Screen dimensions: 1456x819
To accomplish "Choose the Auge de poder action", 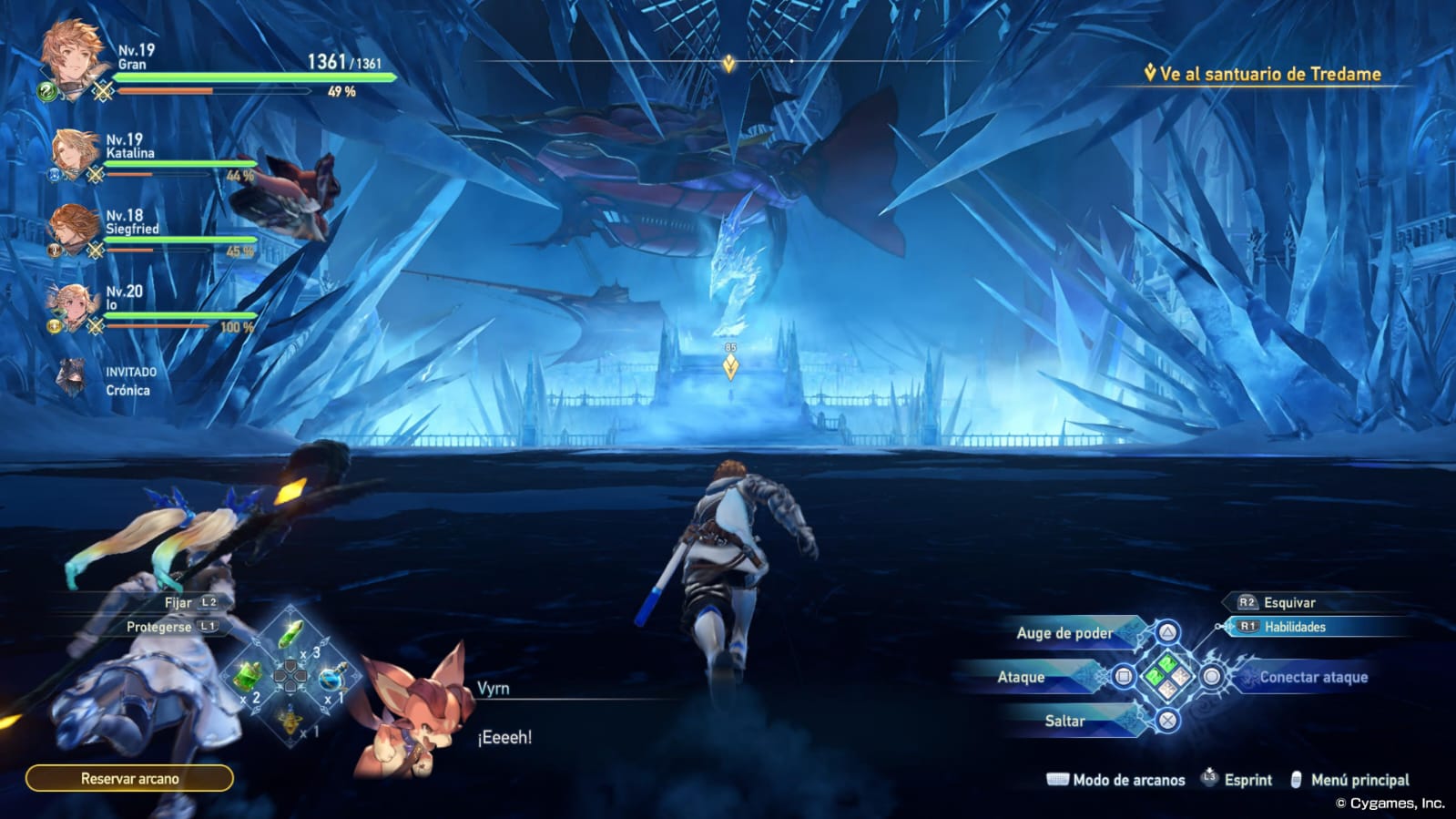I will click(1065, 633).
